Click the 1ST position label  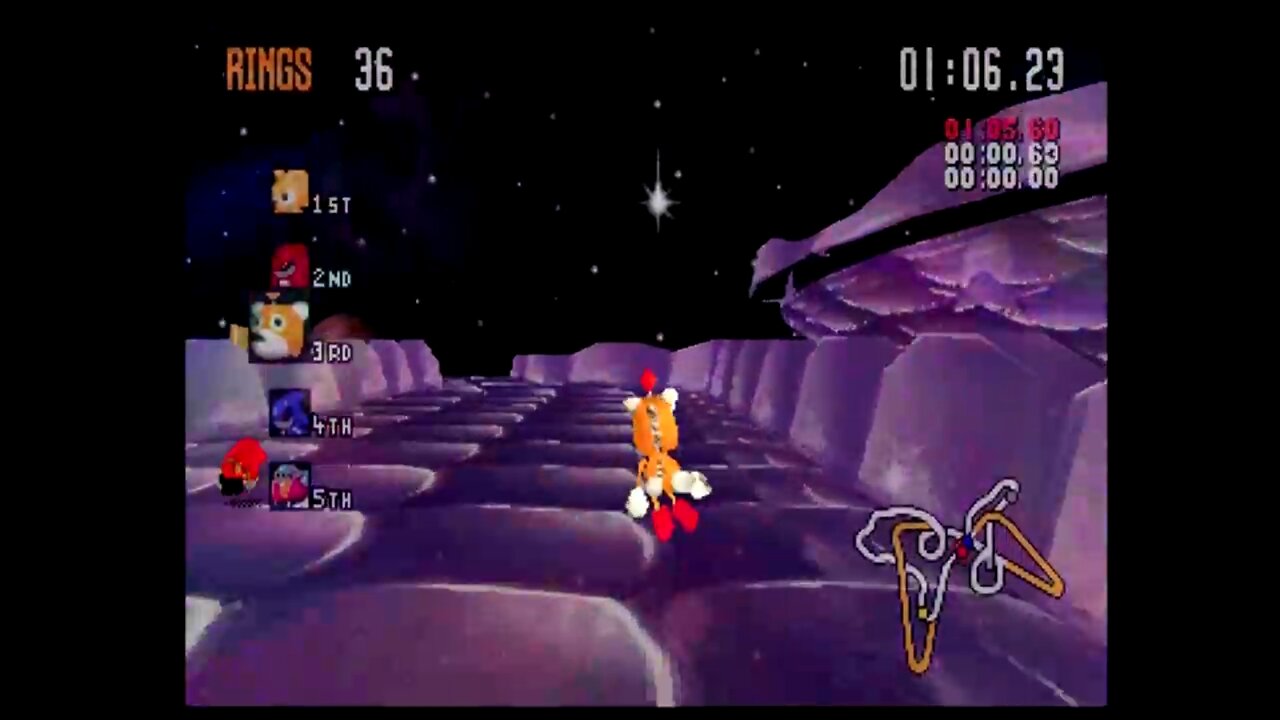pyautogui.click(x=331, y=204)
